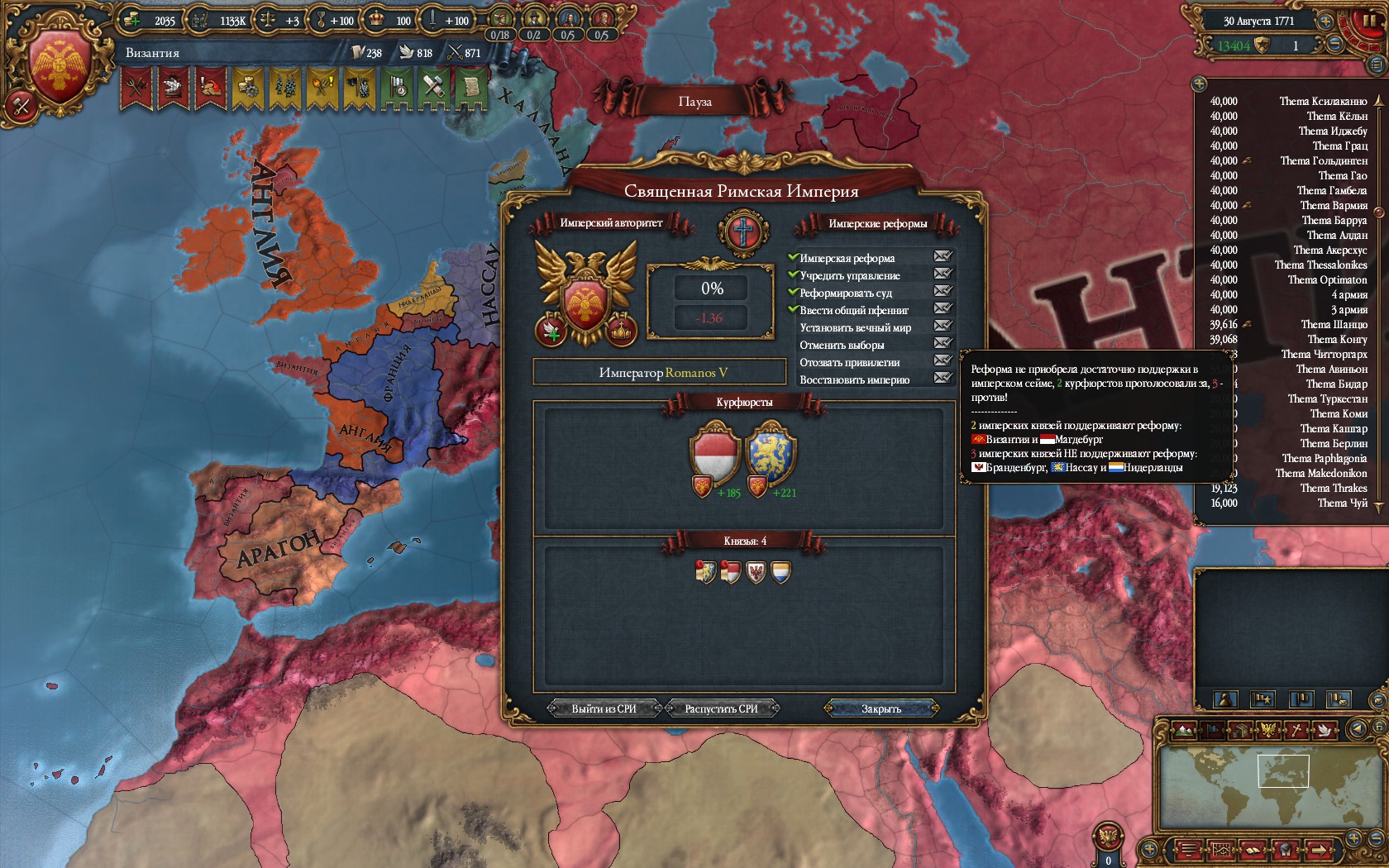Select the Отменить выборы reform row
This screenshot has height=868, width=1389.
[842, 345]
